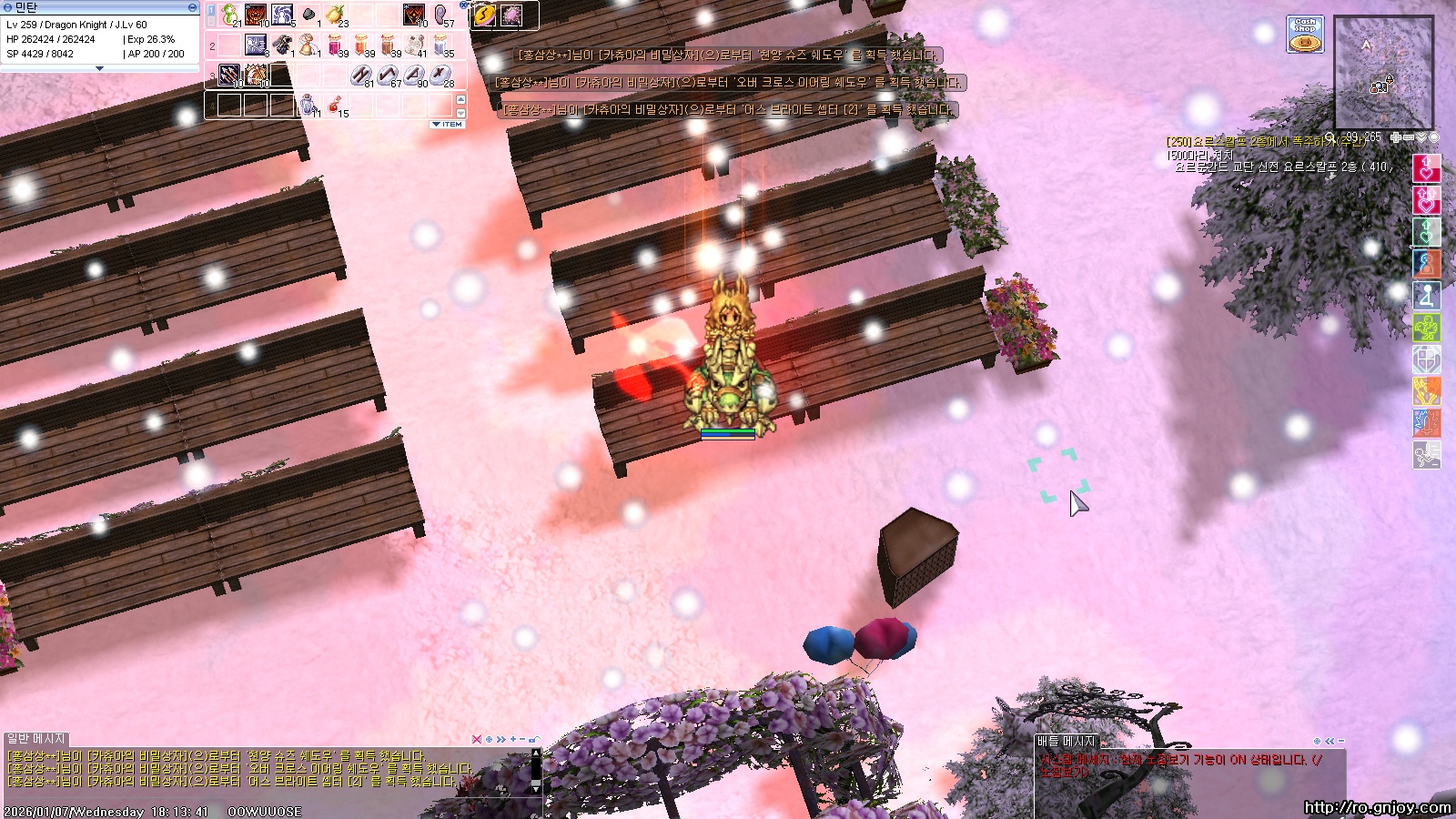The height and width of the screenshot is (819, 1456).
Task: Click the shield buff status icon
Action: click(x=1426, y=359)
